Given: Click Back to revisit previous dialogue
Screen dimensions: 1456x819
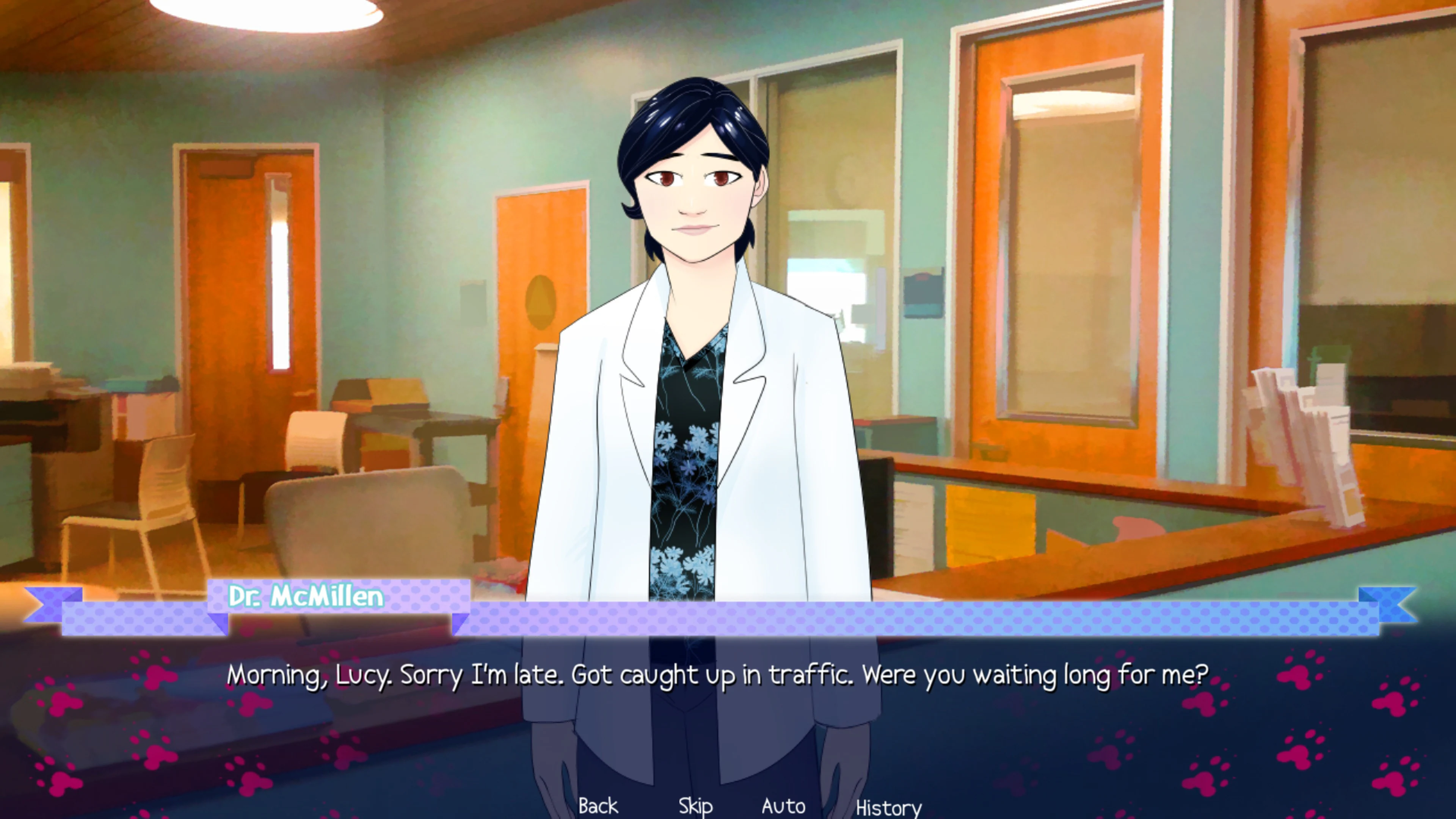Looking at the screenshot, I should point(598,805).
